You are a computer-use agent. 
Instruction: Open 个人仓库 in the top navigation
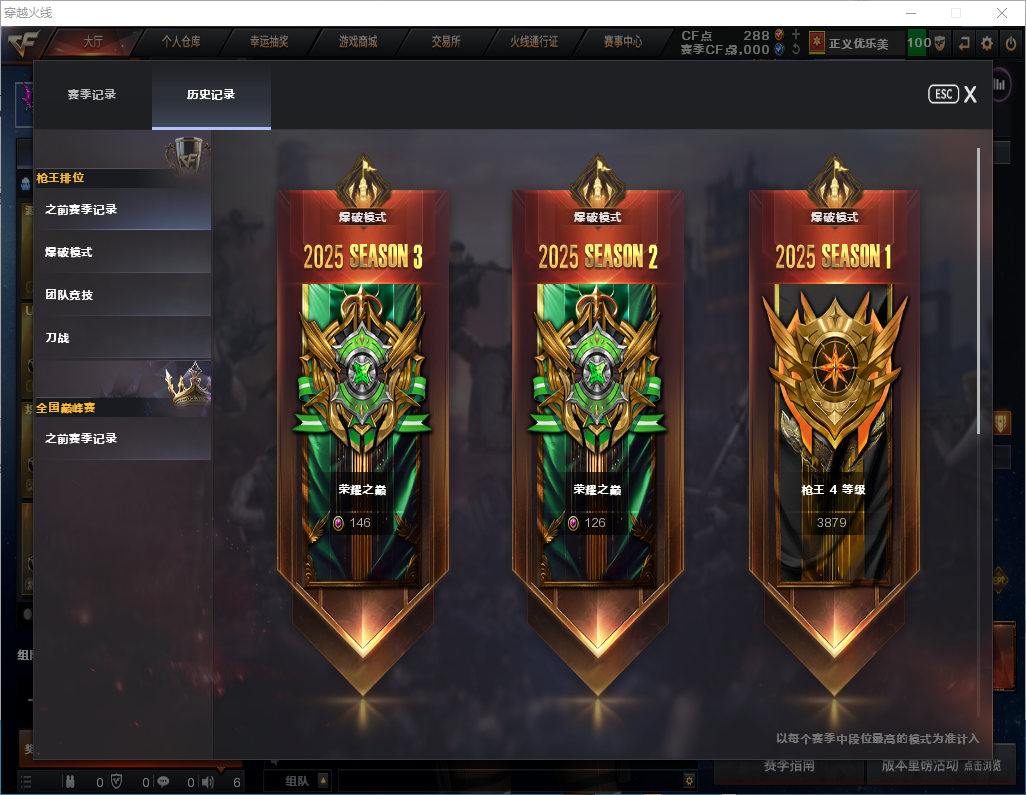tap(181, 42)
